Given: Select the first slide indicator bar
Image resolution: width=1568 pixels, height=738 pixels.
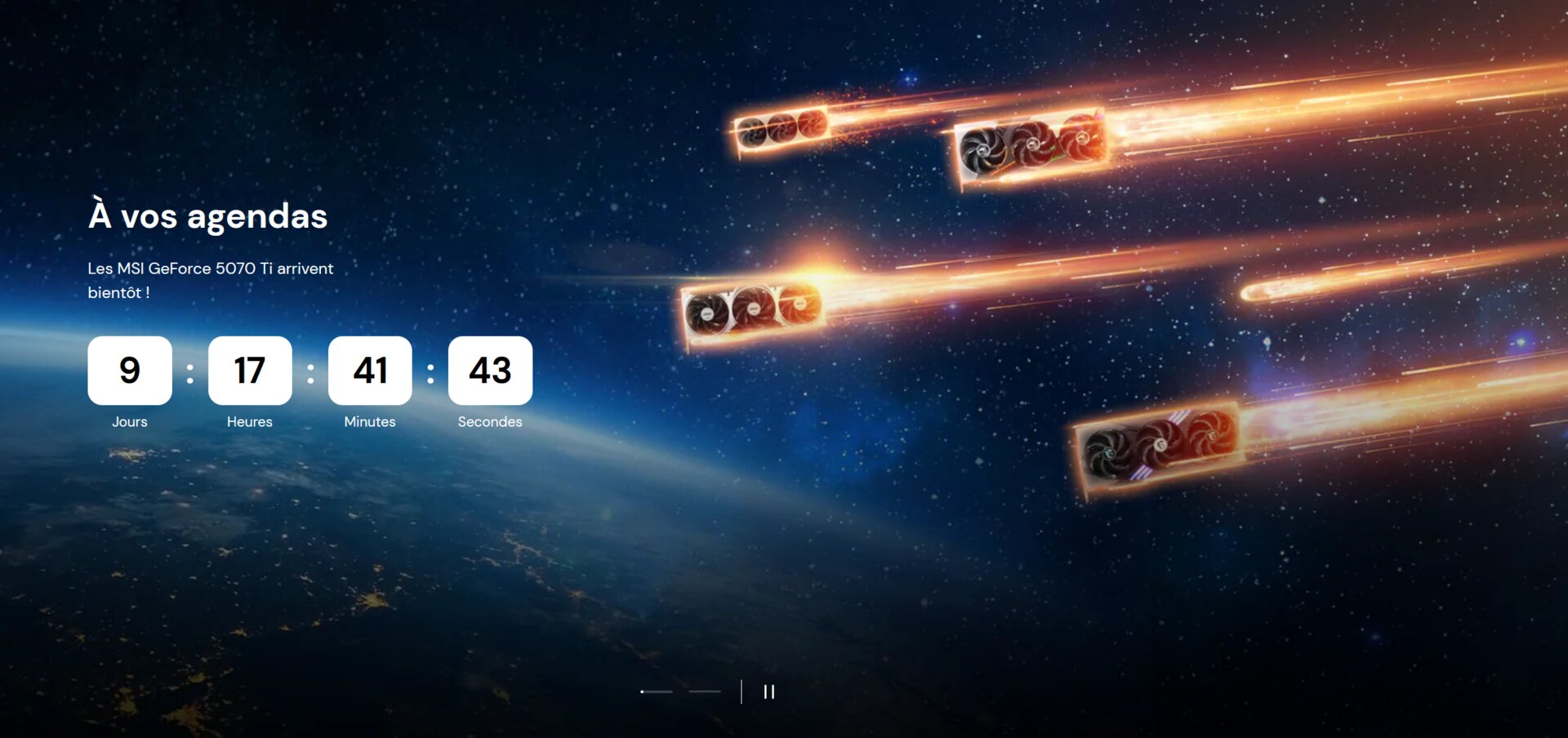Looking at the screenshot, I should (657, 691).
